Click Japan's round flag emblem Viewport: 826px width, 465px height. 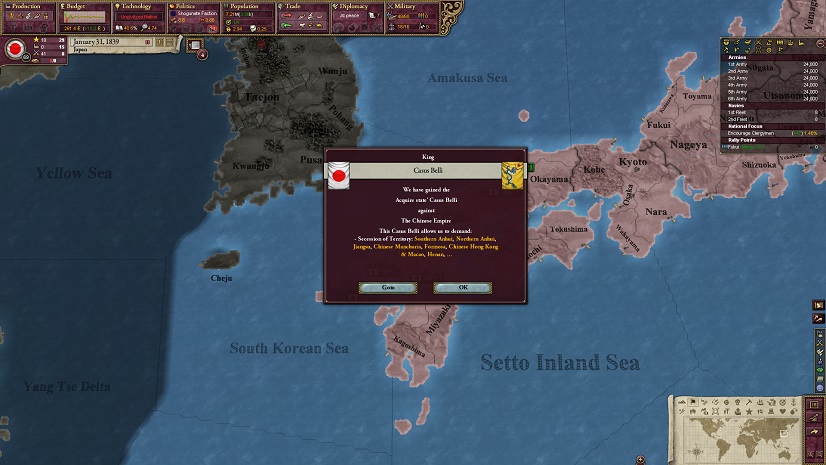coord(15,48)
